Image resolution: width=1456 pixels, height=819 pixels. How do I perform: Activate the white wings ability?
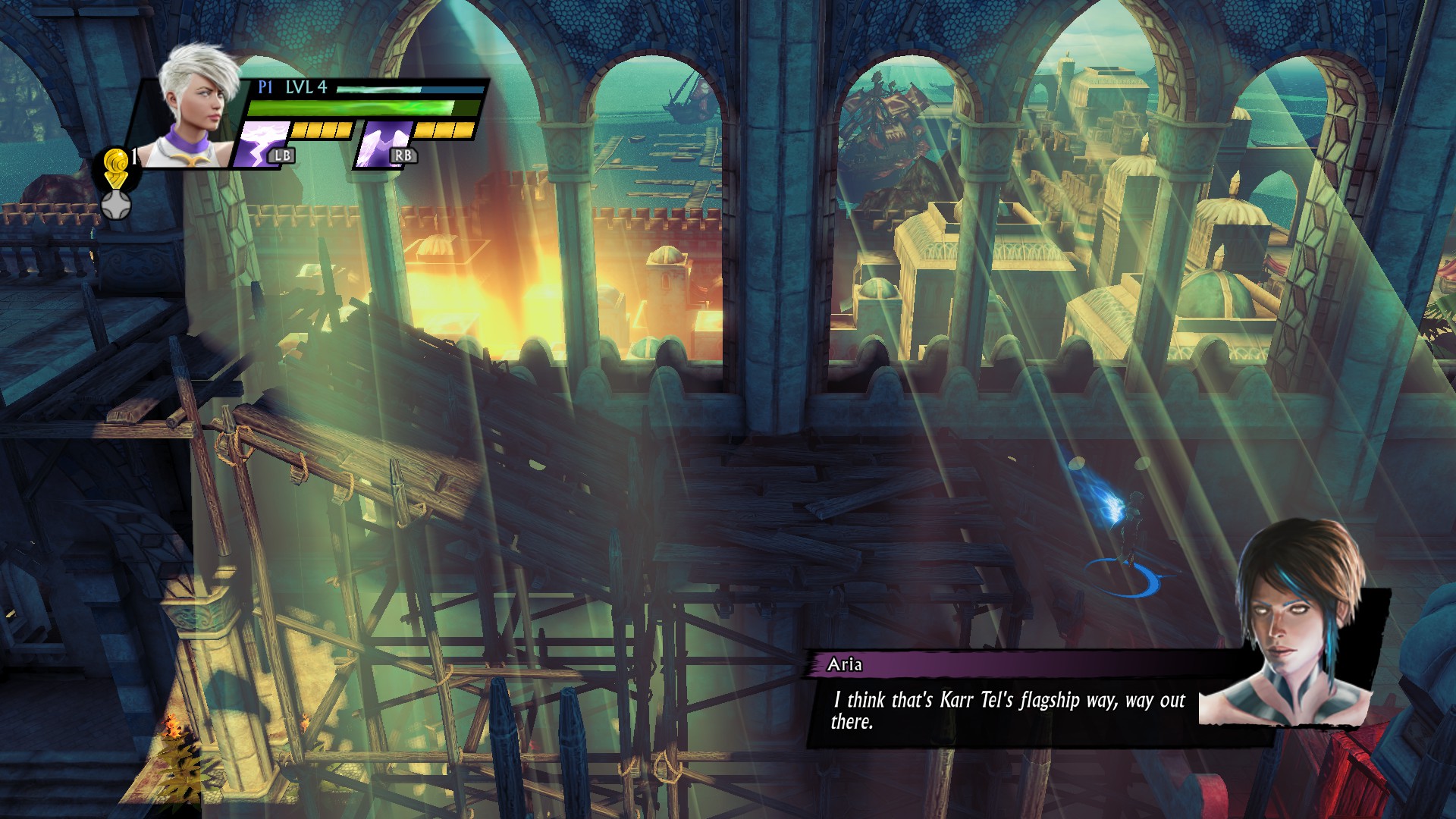point(383,143)
